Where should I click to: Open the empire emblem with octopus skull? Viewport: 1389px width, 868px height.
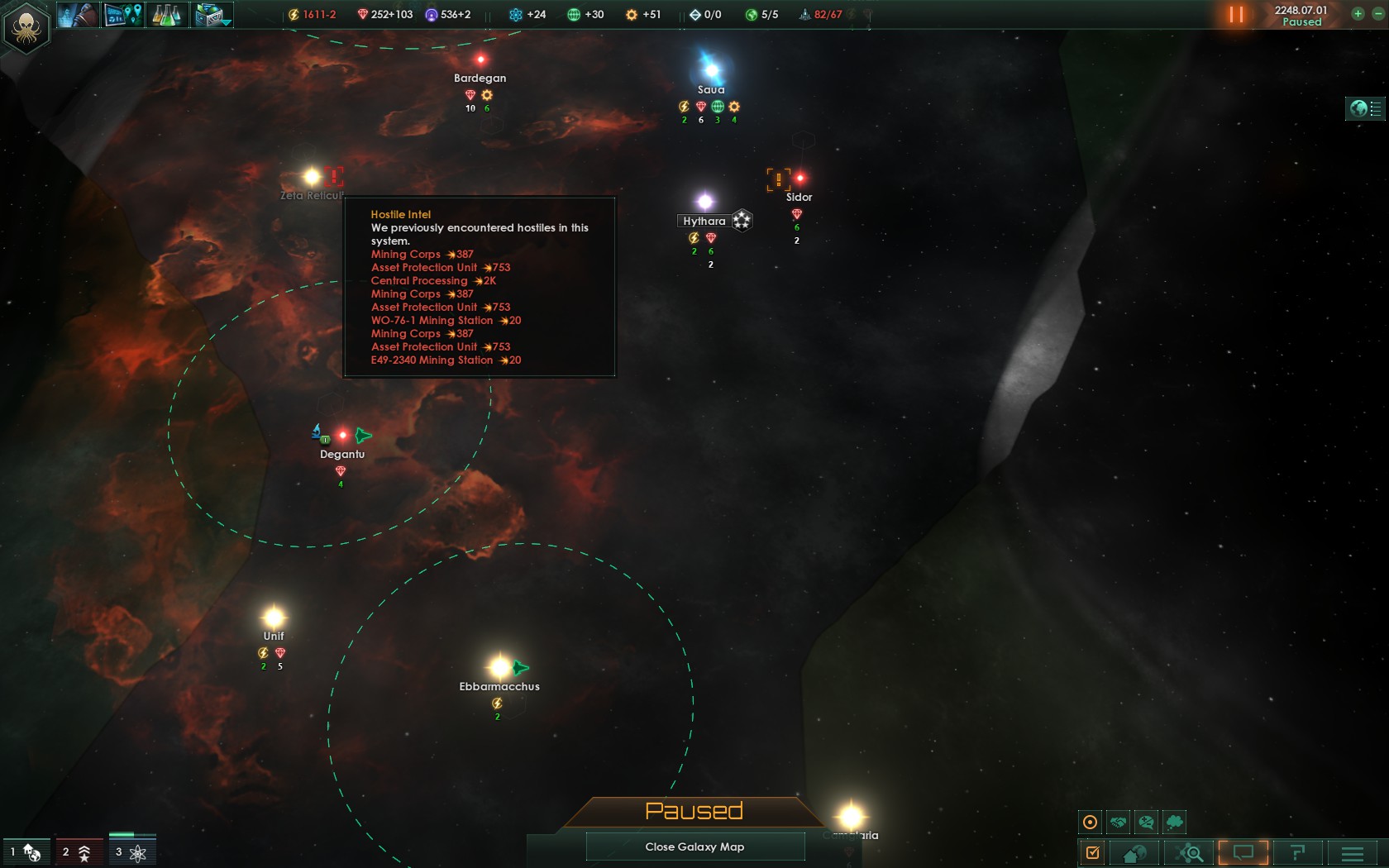[x=26, y=27]
